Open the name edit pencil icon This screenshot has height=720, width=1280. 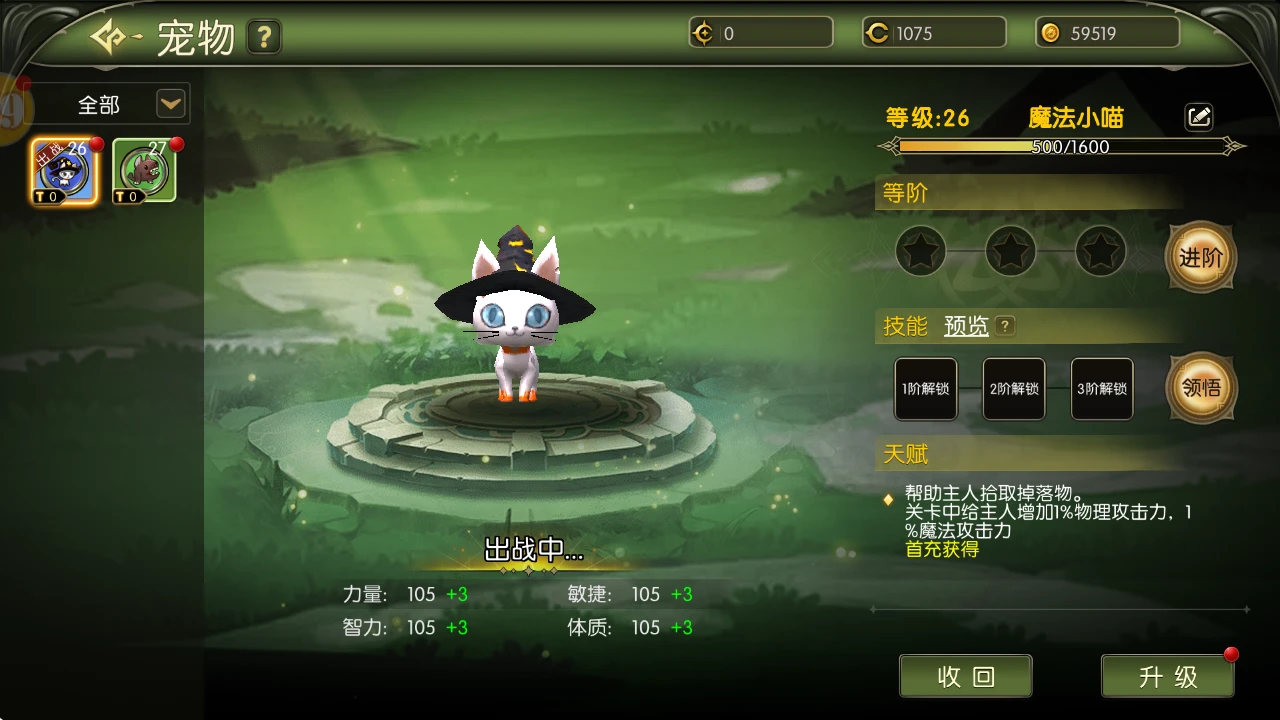coord(1198,116)
